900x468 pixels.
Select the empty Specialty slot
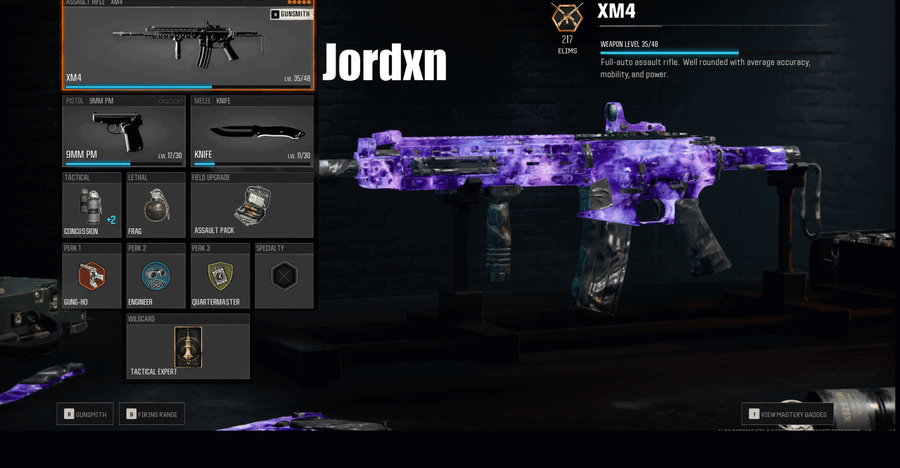click(x=284, y=276)
